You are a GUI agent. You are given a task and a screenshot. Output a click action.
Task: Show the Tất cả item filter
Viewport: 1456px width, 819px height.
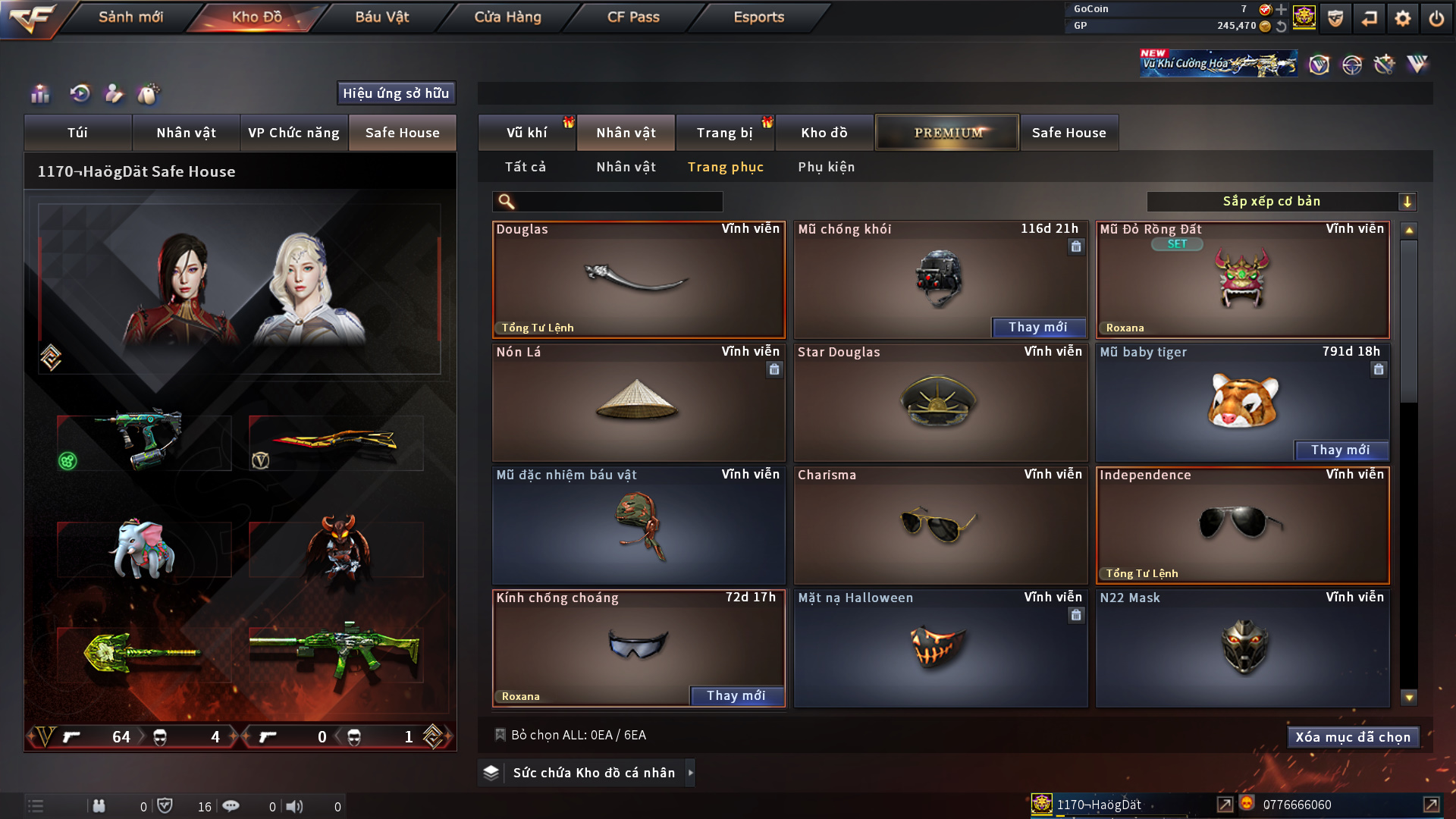click(525, 167)
